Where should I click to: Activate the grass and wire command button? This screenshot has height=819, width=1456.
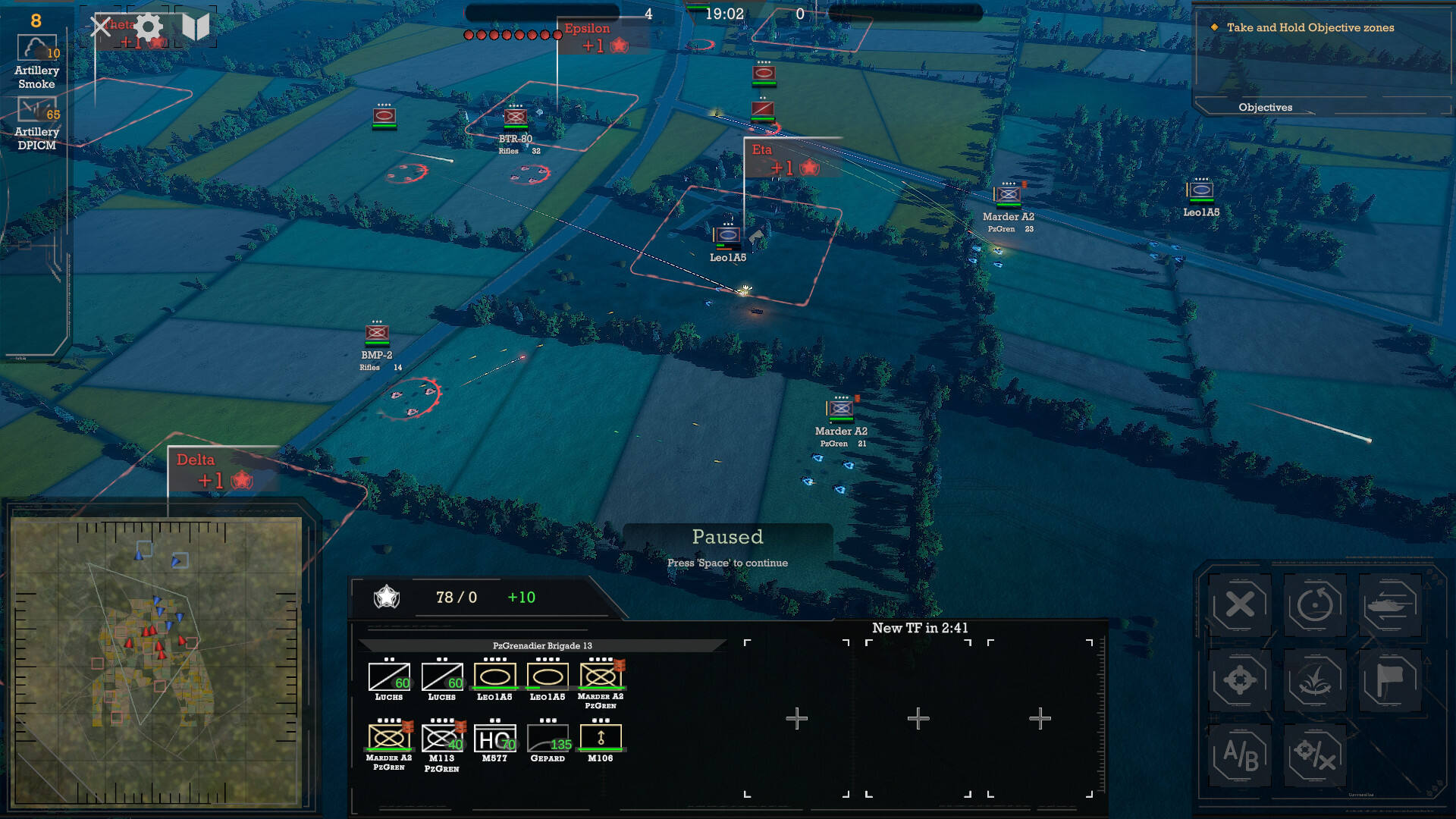tap(1315, 680)
